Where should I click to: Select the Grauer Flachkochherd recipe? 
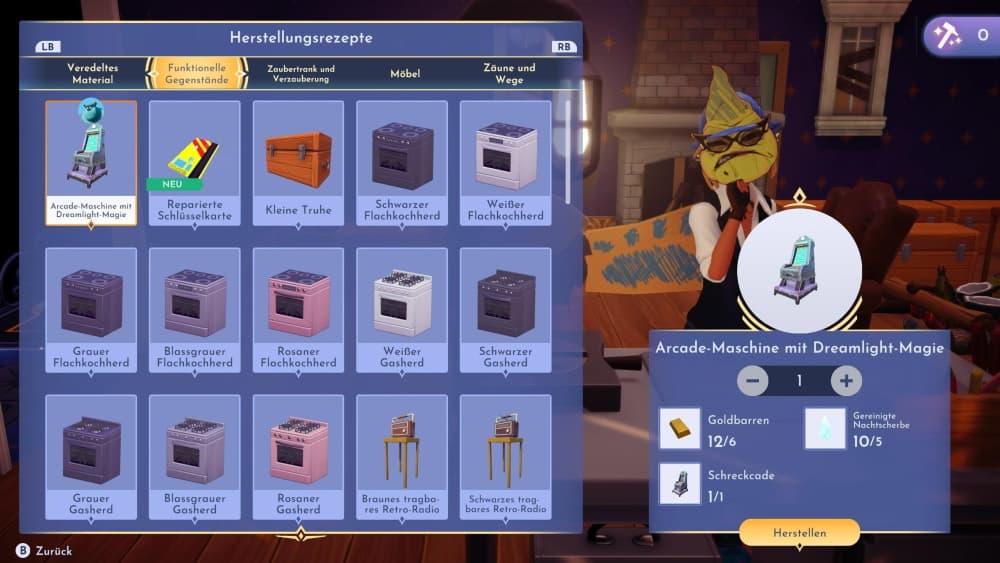(91, 309)
